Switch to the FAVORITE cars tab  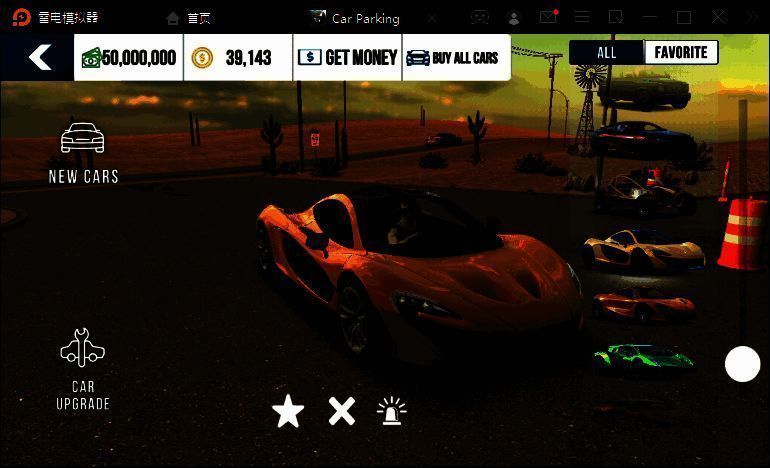681,53
